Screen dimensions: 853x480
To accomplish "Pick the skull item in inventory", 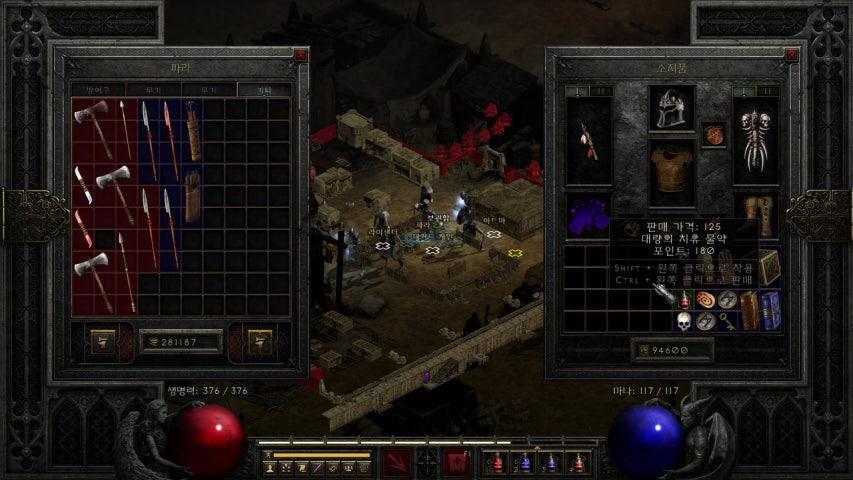I will pyautogui.click(x=684, y=321).
